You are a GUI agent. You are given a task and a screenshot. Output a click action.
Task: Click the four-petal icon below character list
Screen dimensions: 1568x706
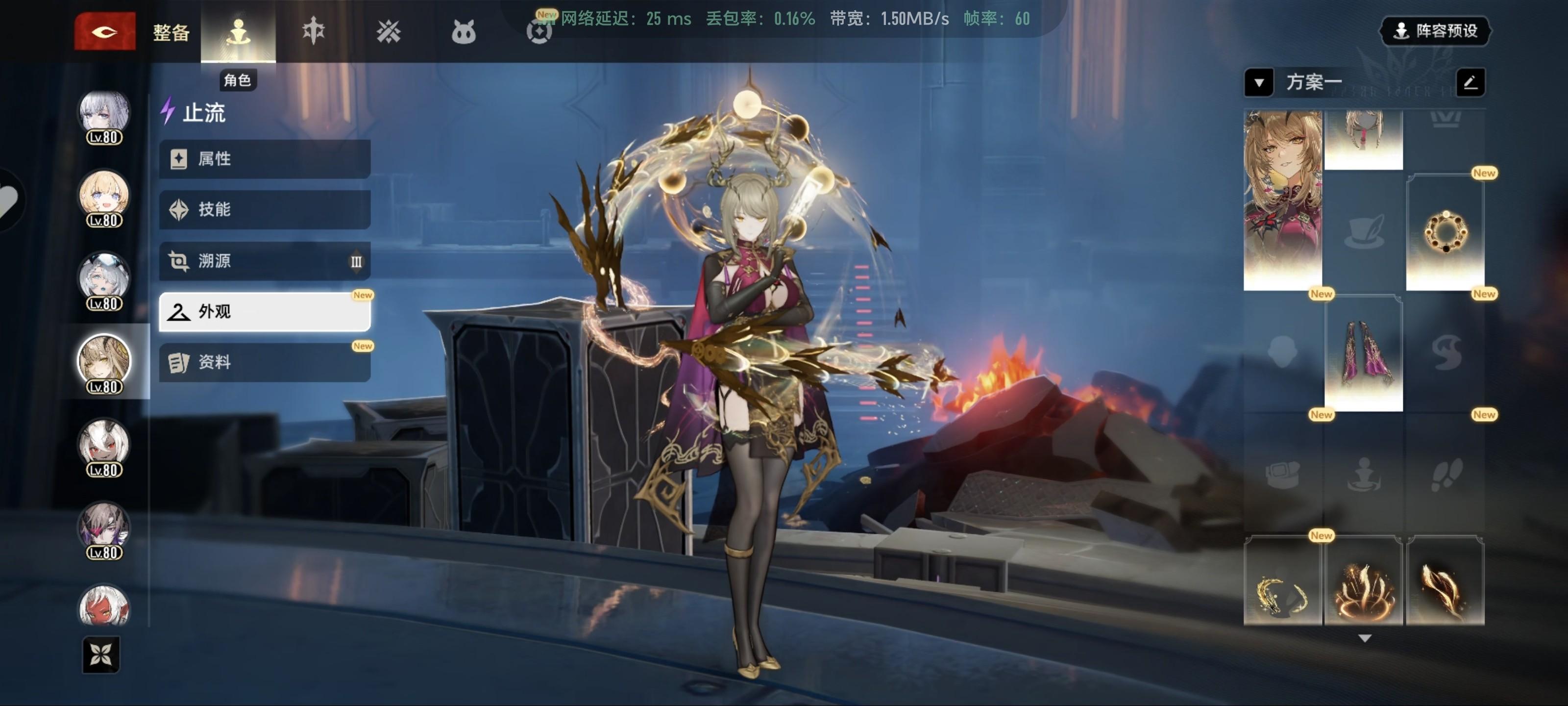click(x=101, y=655)
